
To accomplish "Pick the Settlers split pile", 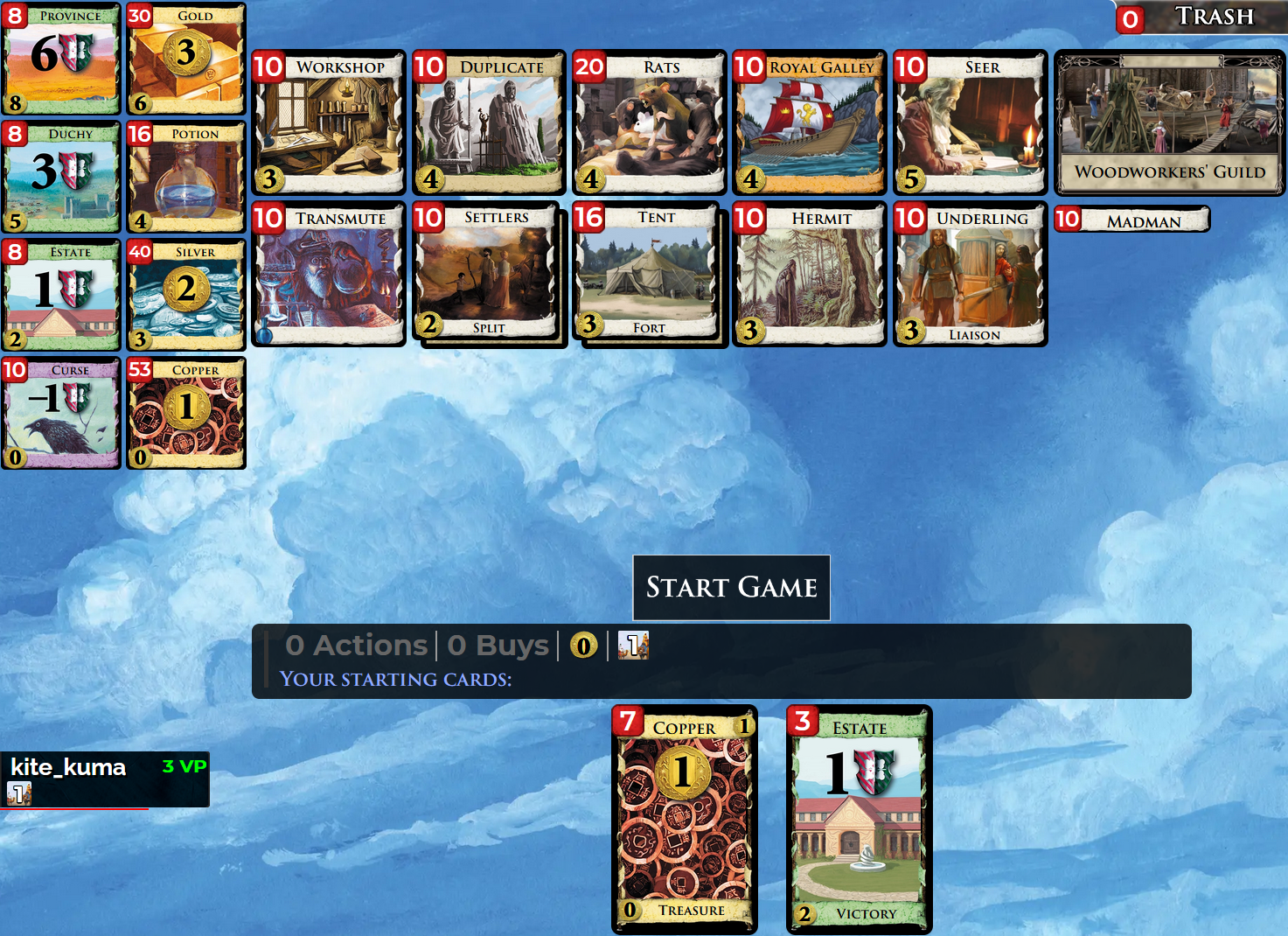I will [488, 273].
